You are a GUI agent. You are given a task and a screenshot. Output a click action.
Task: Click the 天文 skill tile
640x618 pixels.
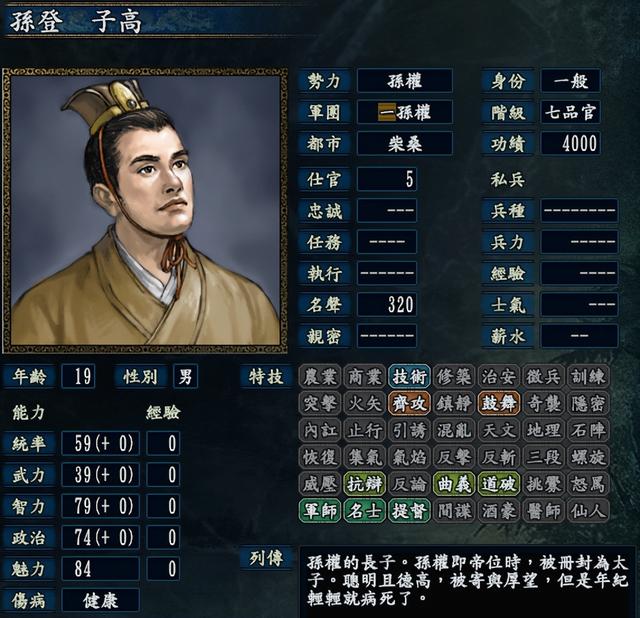[499, 430]
